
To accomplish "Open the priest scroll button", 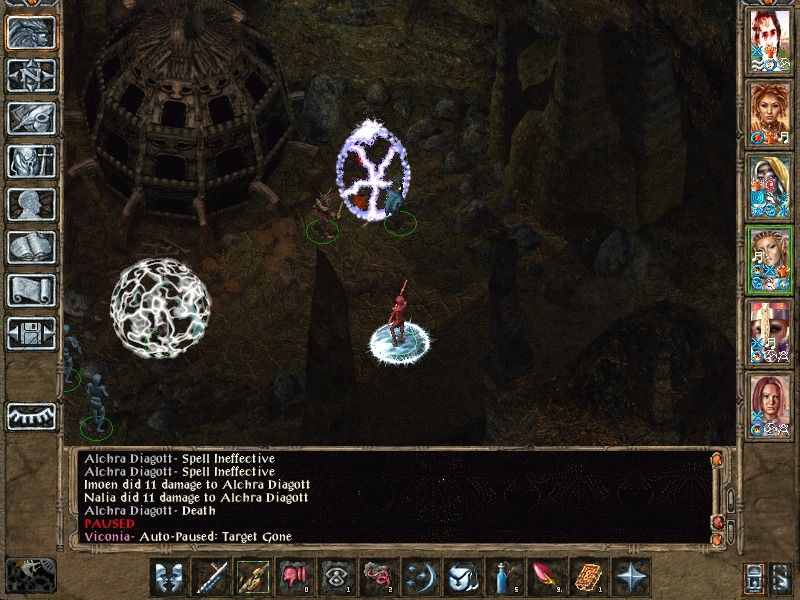I will coord(30,290).
